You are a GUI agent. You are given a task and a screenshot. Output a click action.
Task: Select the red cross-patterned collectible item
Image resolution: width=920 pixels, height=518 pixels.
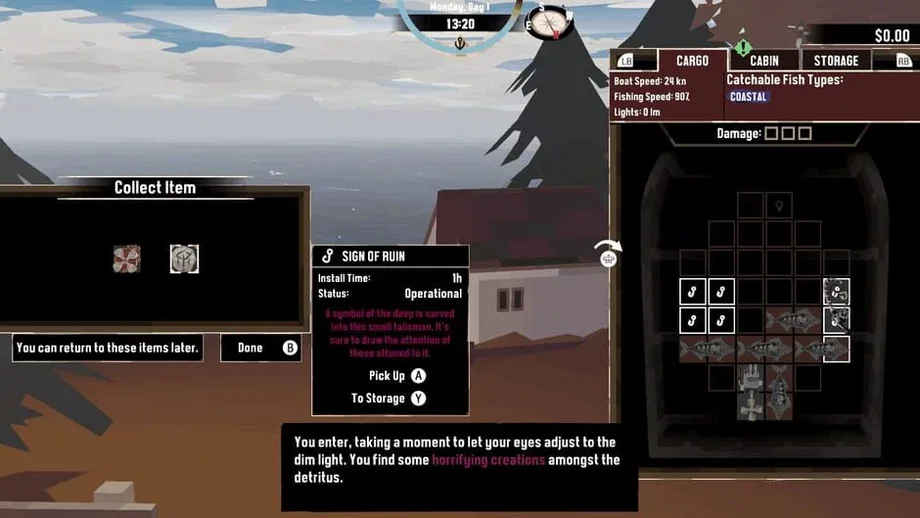click(127, 259)
